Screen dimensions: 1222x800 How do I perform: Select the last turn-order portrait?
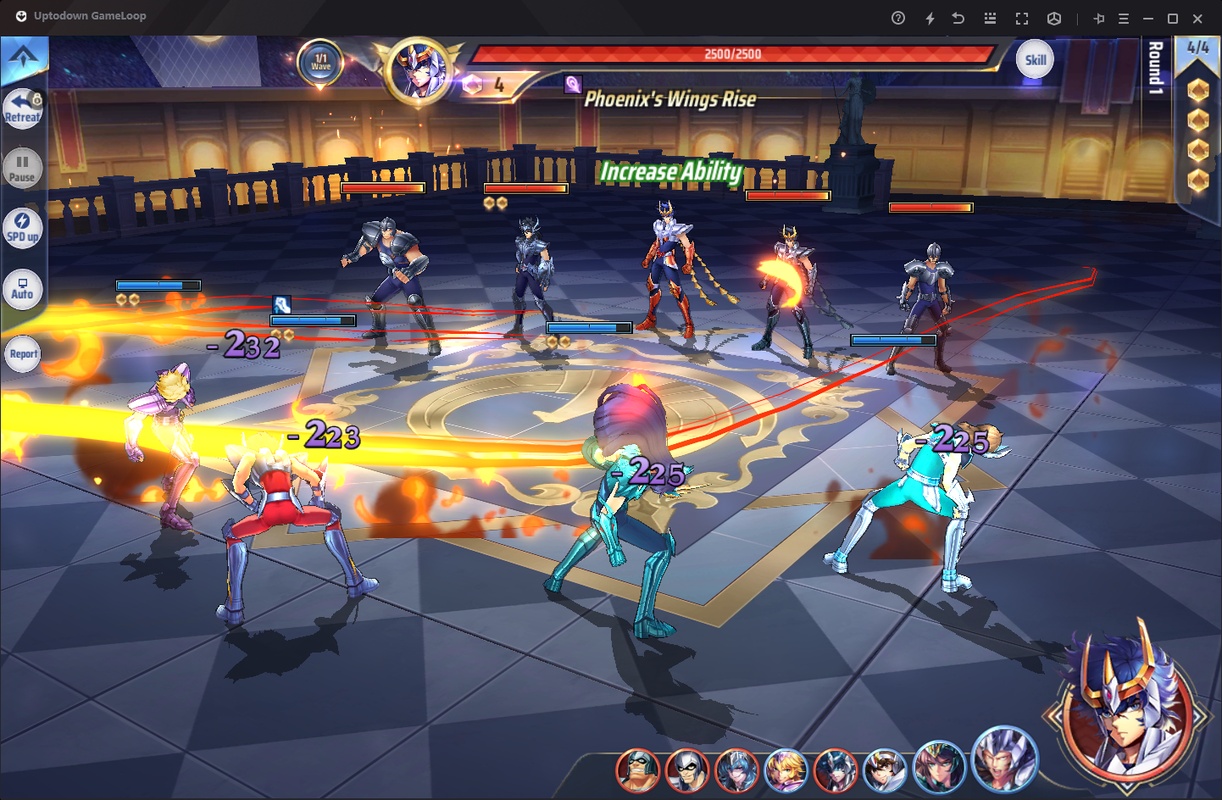click(1002, 758)
